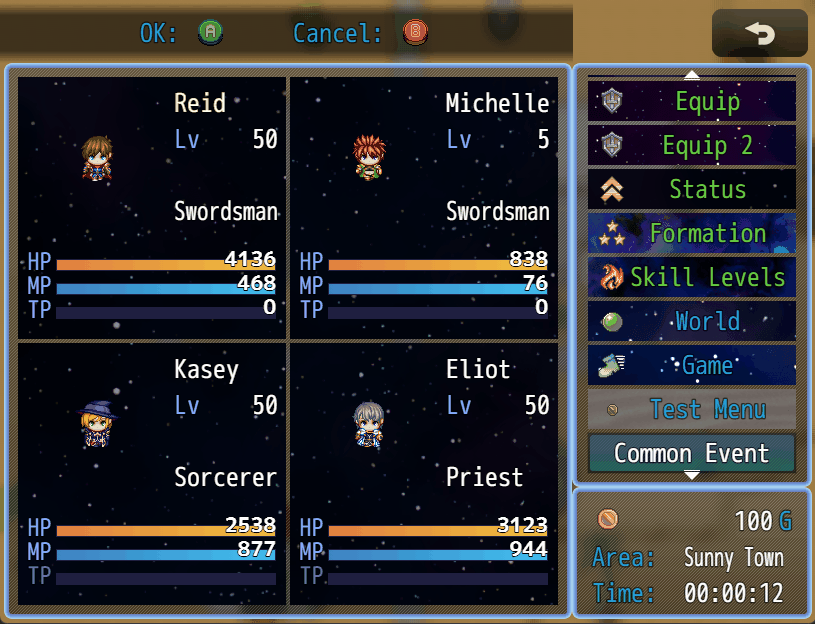The image size is (815, 624).
Task: Choose the Formation command
Action: tap(692, 233)
